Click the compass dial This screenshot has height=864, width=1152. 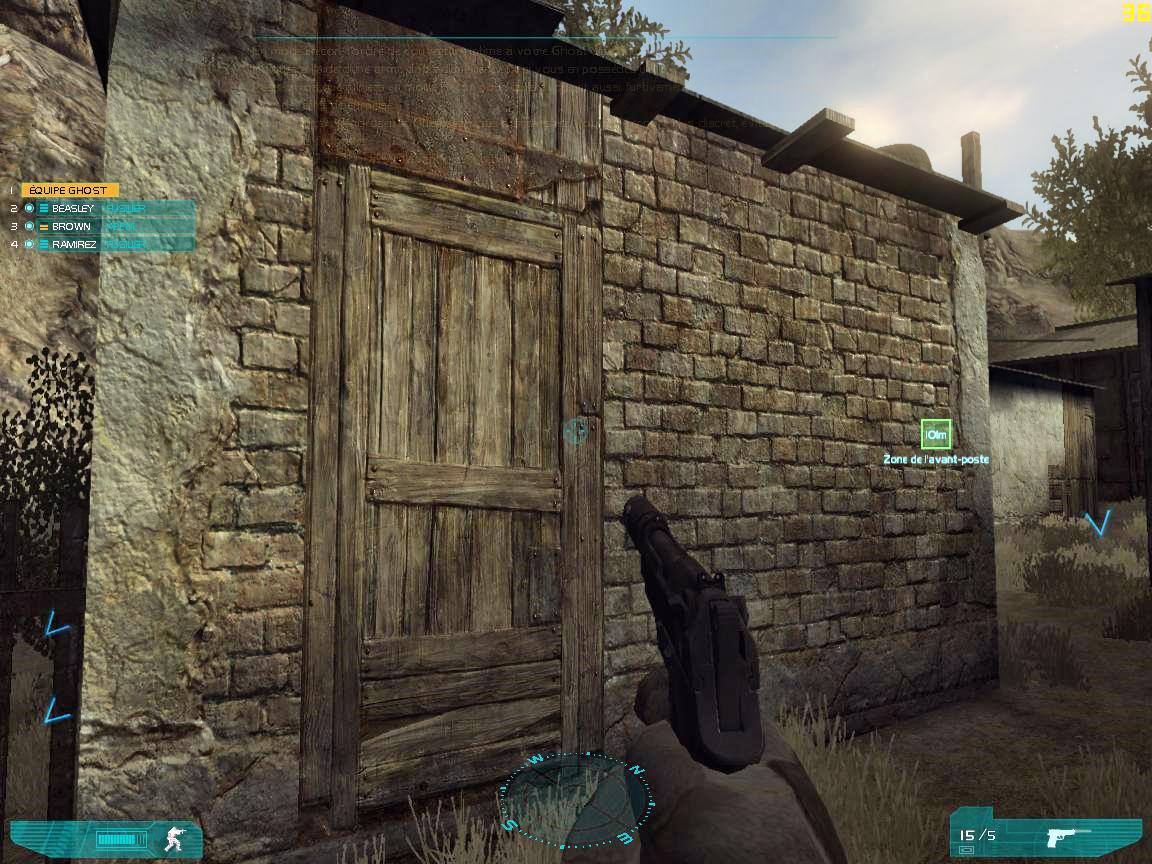pyautogui.click(x=574, y=797)
